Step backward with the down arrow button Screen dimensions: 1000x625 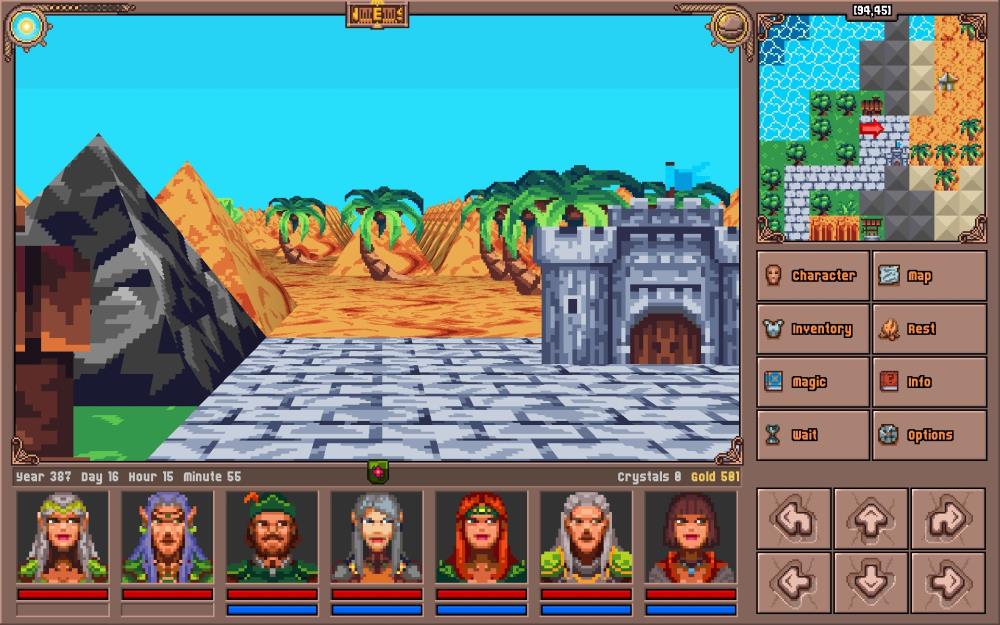coord(871,582)
